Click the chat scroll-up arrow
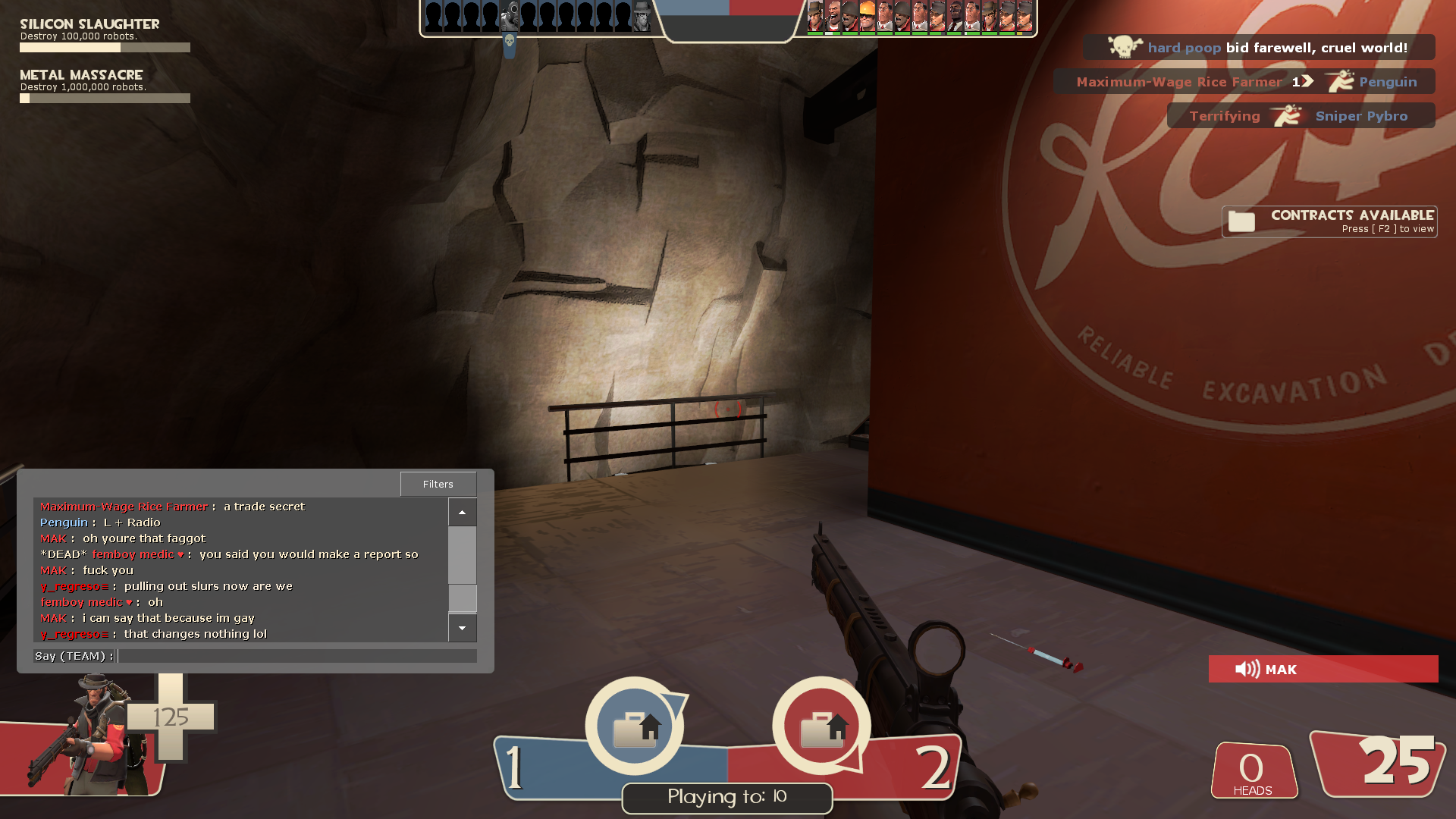1456x819 pixels. [x=462, y=513]
